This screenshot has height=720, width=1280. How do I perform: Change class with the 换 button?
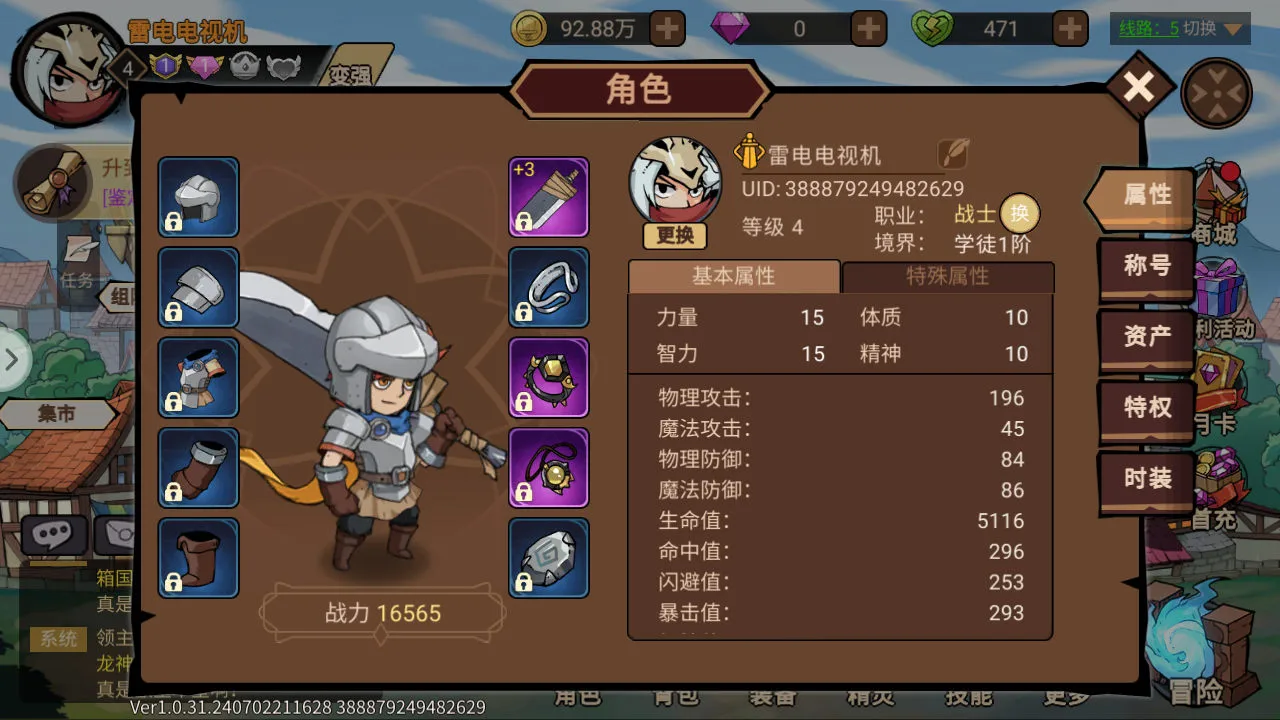coord(1019,213)
